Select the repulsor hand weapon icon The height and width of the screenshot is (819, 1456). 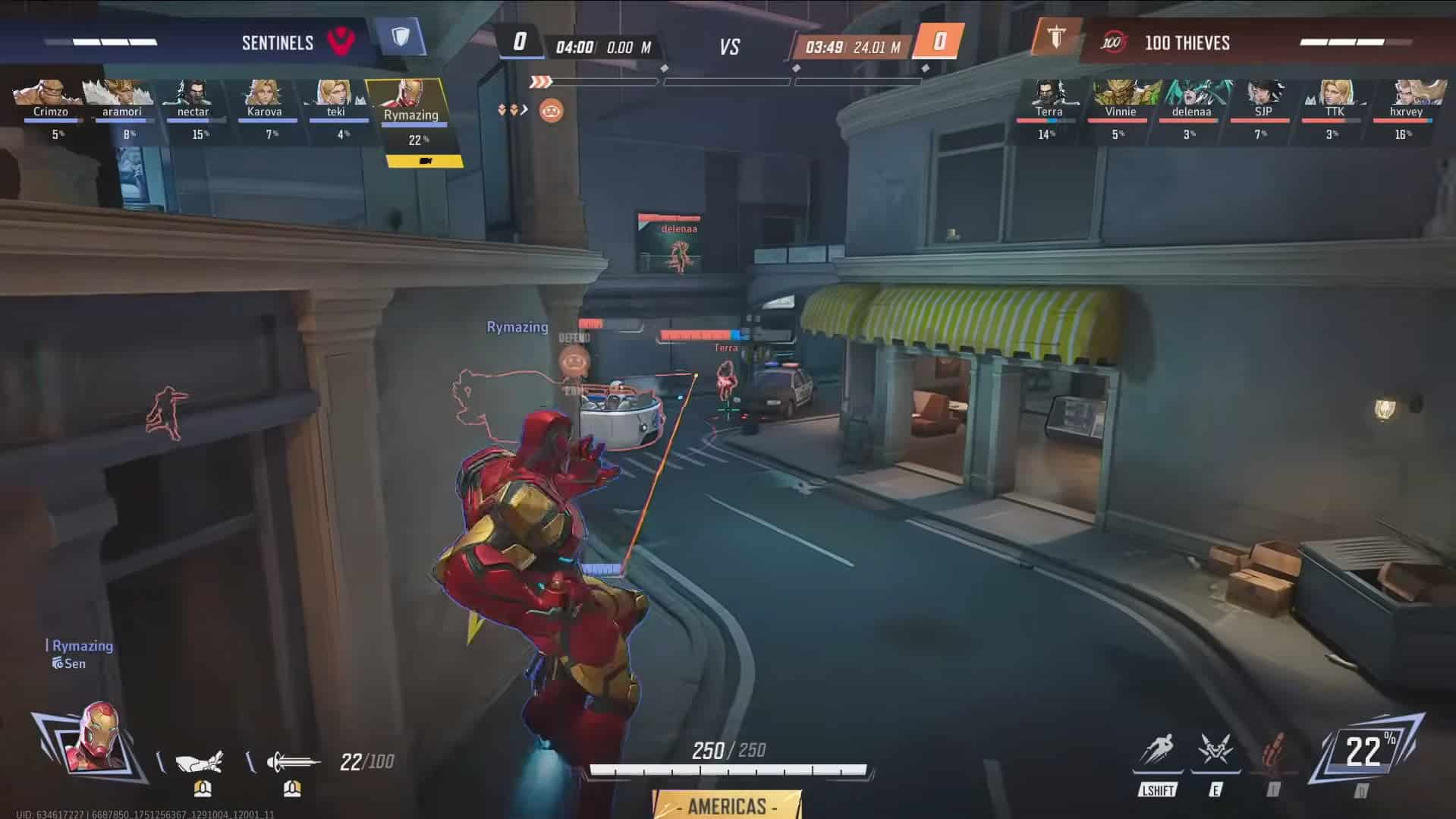(x=200, y=761)
